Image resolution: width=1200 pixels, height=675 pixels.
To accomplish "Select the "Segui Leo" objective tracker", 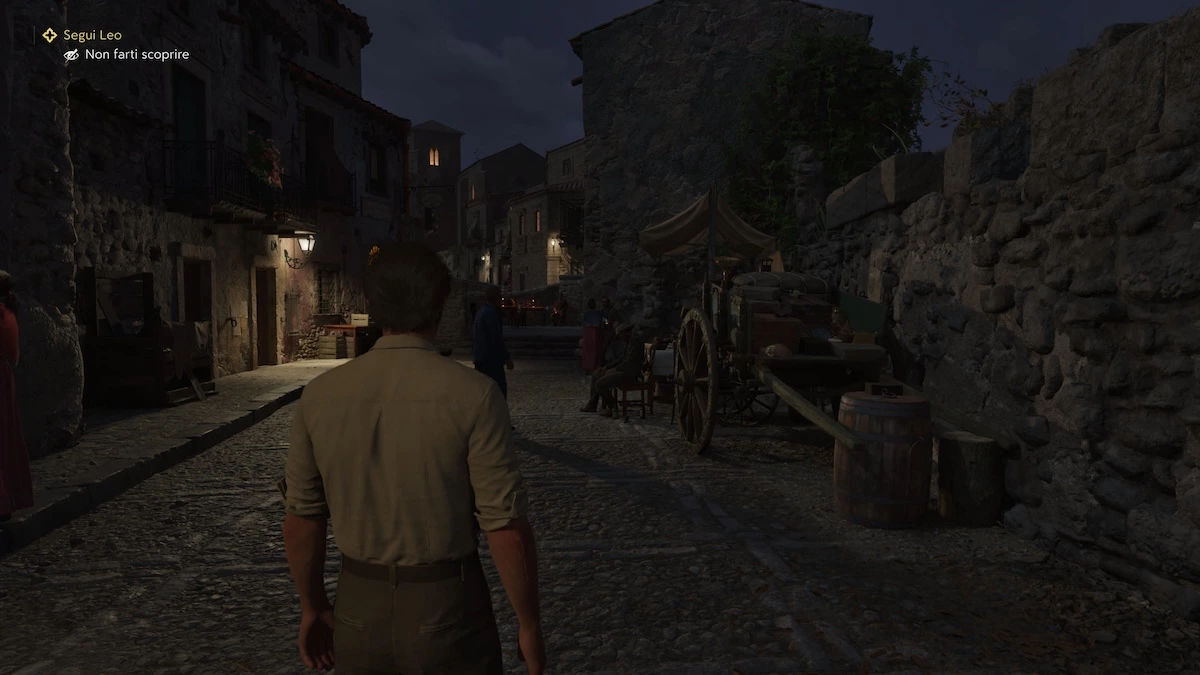I will point(91,35).
